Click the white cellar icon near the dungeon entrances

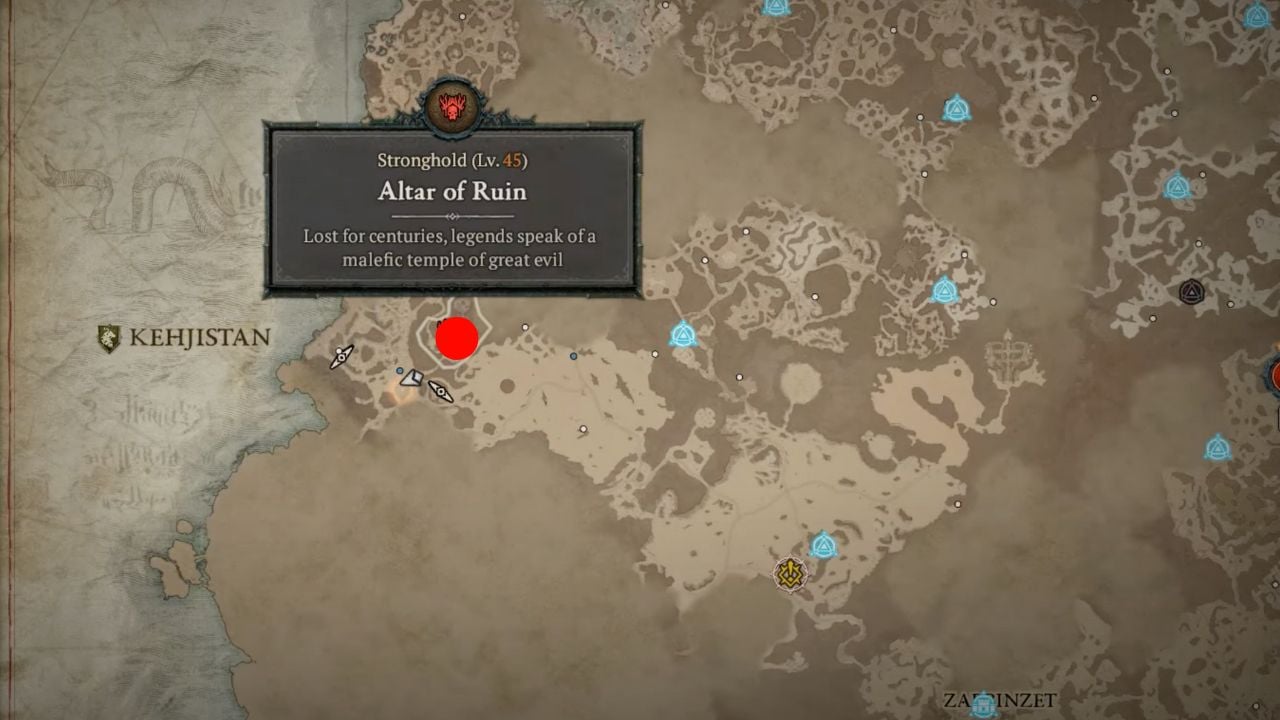point(412,379)
